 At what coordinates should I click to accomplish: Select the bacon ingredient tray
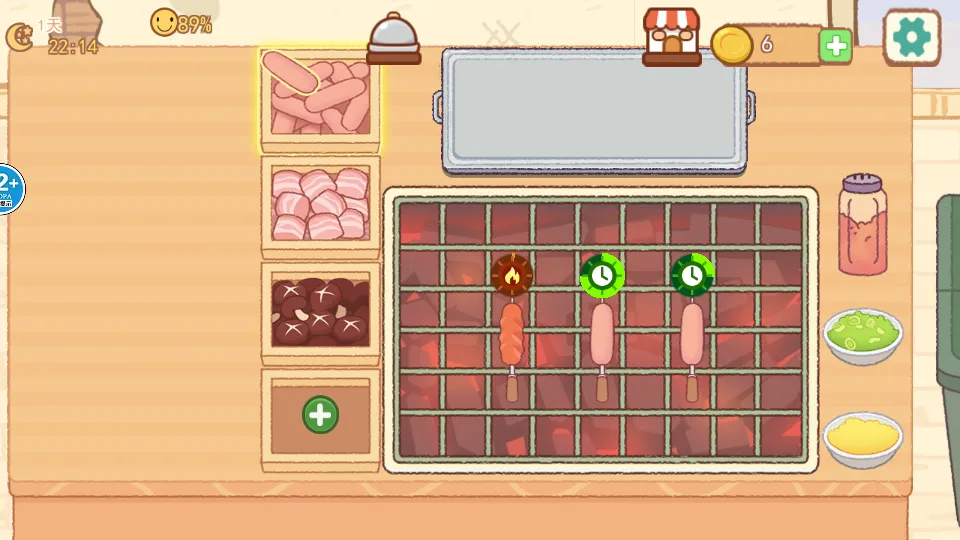click(320, 205)
